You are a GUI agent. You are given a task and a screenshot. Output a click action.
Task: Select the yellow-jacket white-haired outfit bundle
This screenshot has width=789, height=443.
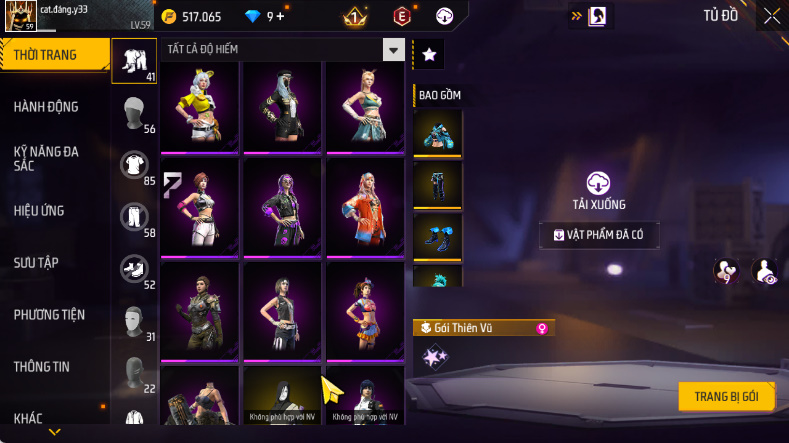click(x=199, y=104)
